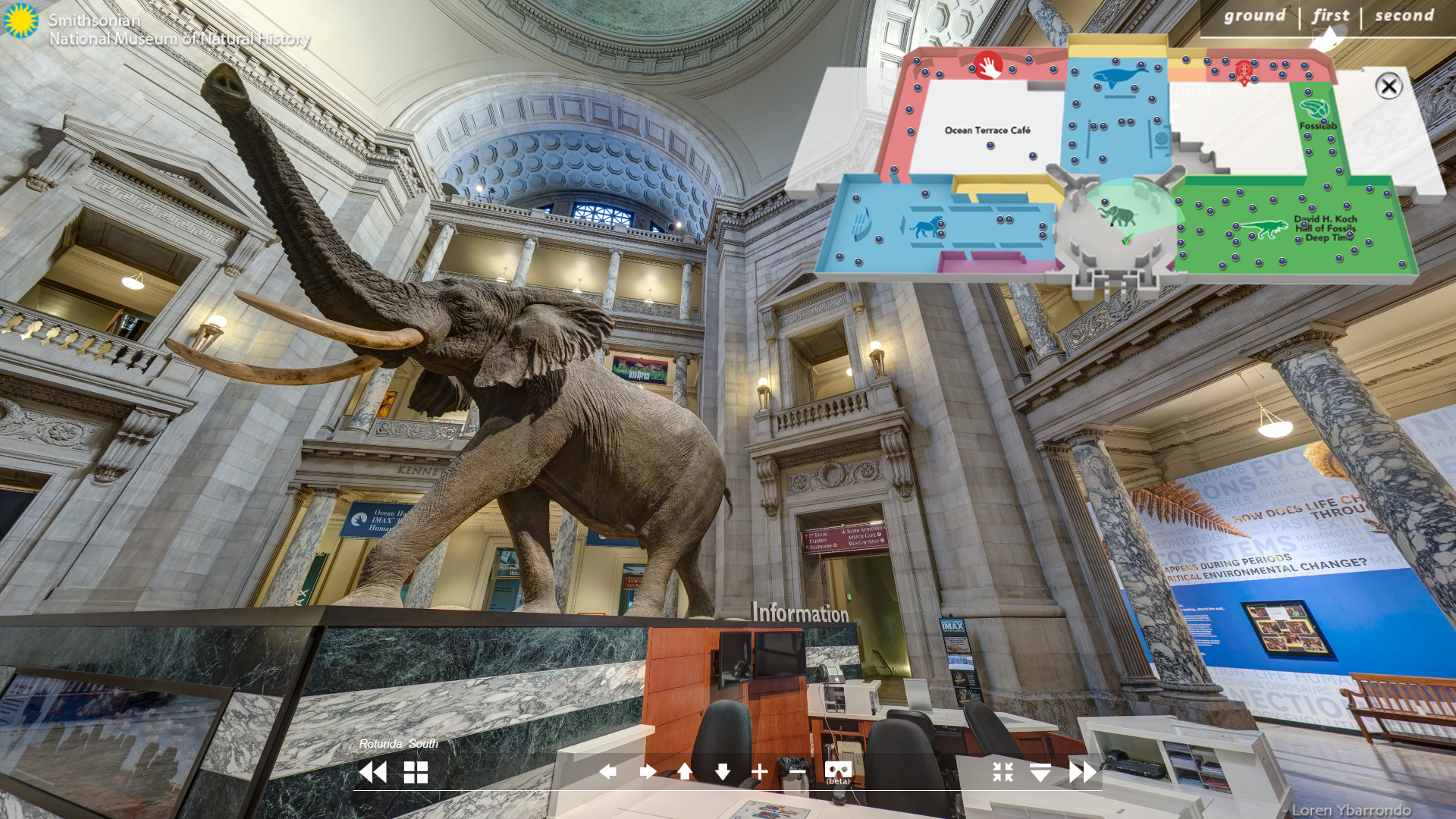Select the lion icon on the map

[924, 226]
